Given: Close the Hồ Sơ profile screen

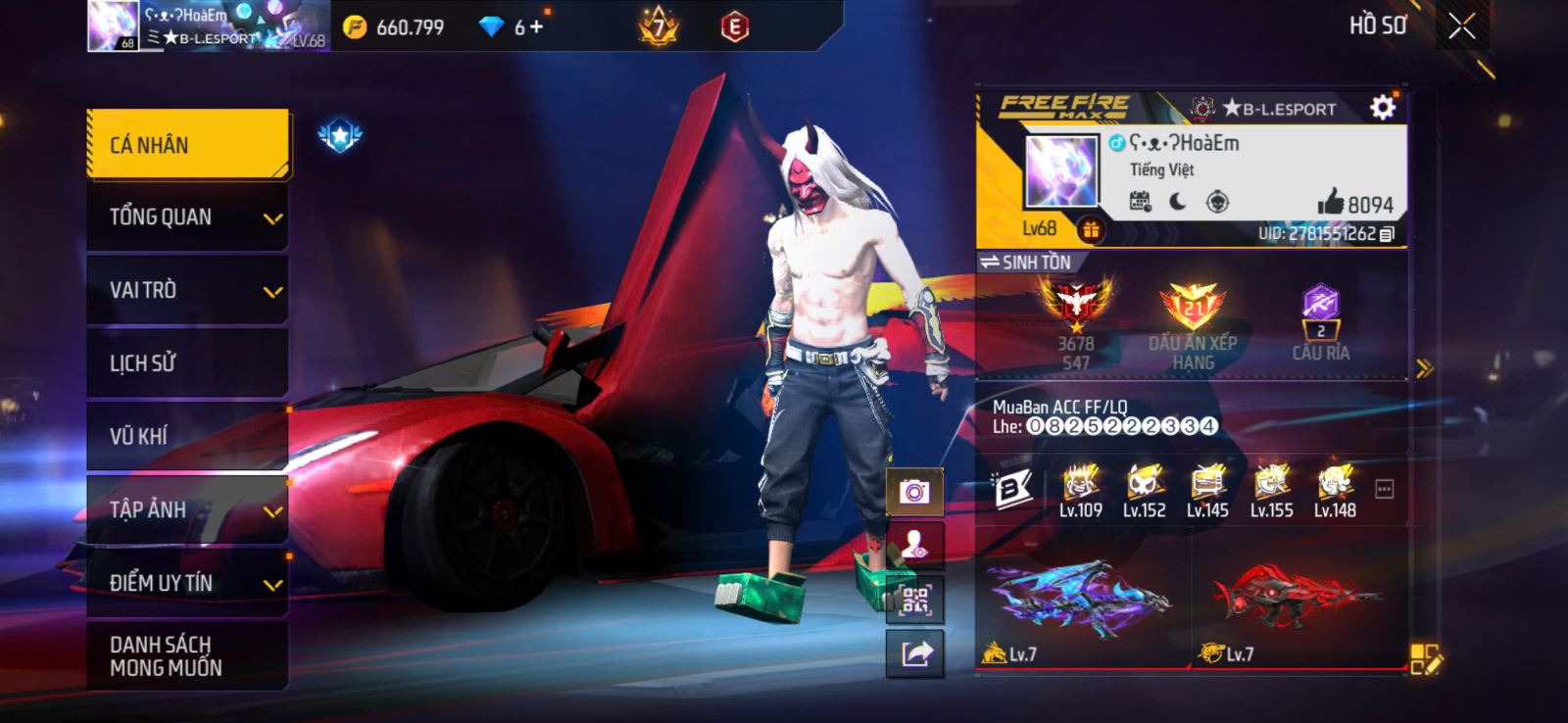Looking at the screenshot, I should click(x=1461, y=26).
